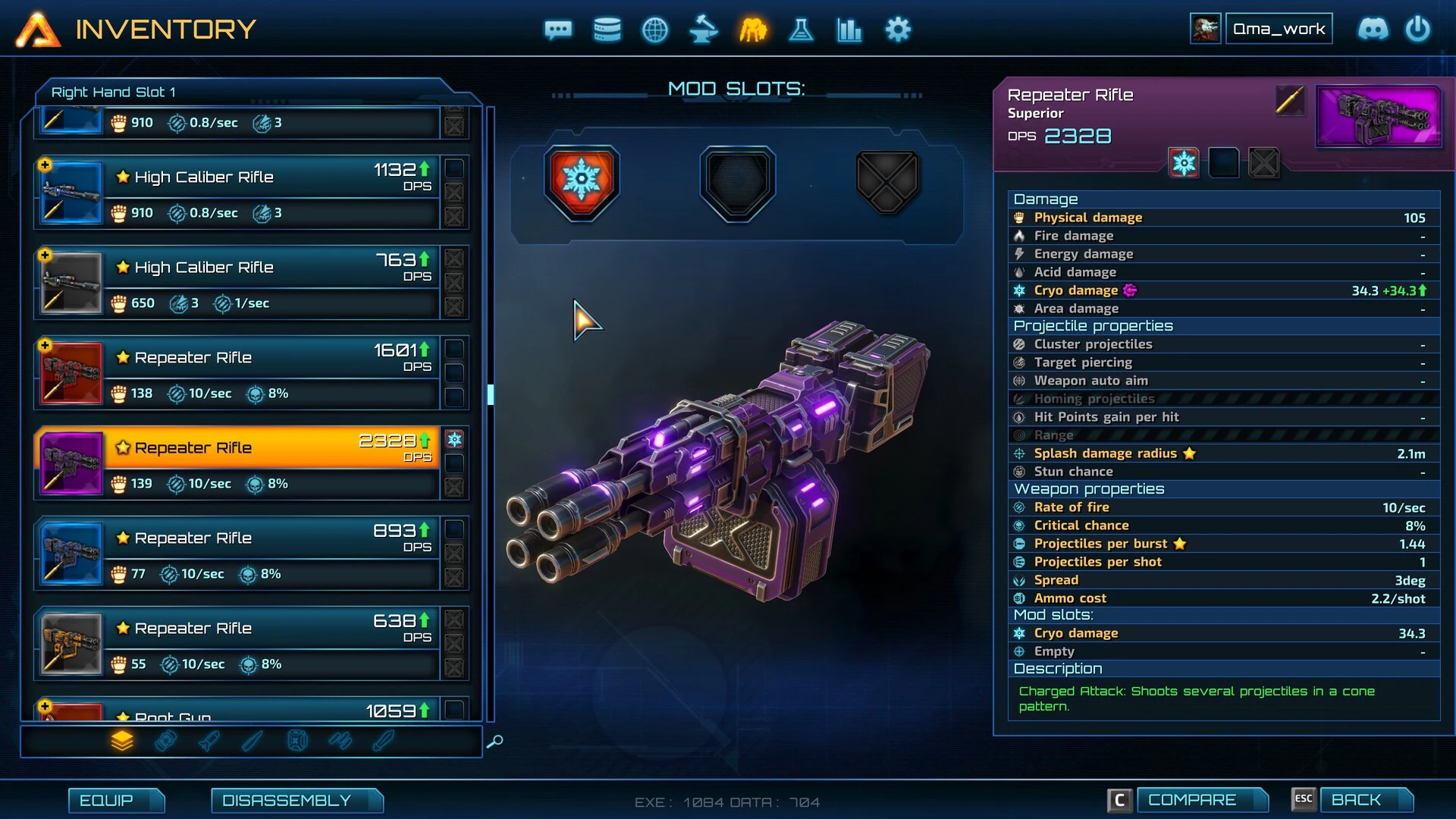This screenshot has height=819, width=1456.
Task: Filter inventory by the rocket icon
Action: click(x=209, y=740)
